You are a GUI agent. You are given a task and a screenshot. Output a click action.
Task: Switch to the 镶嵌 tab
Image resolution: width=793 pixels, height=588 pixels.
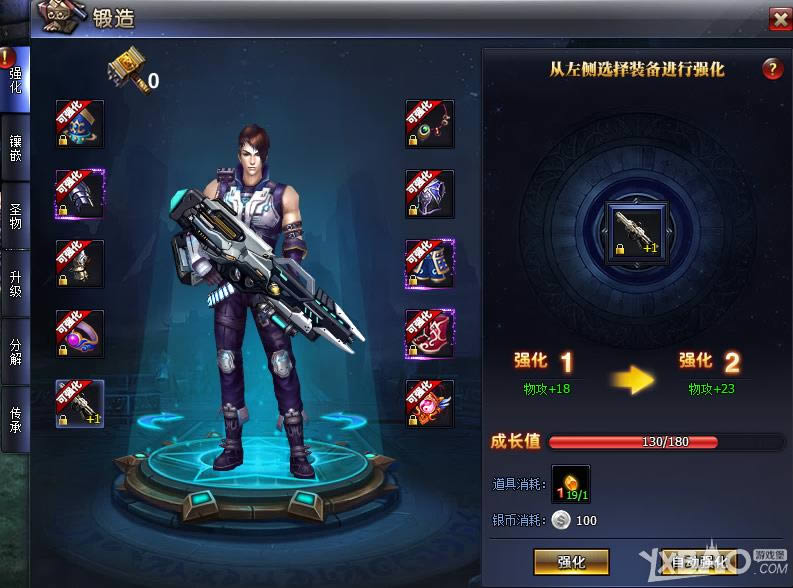pyautogui.click(x=15, y=149)
